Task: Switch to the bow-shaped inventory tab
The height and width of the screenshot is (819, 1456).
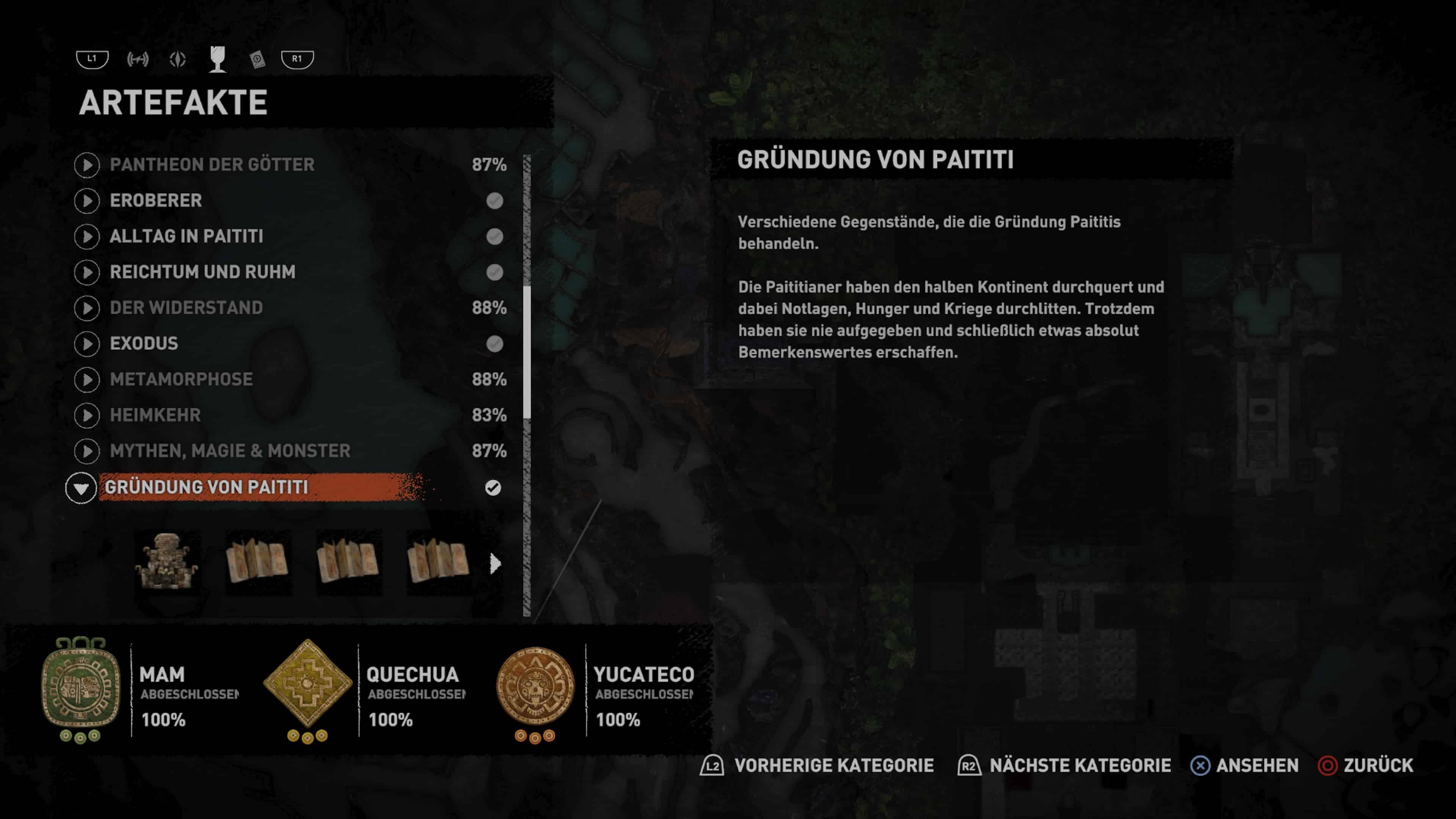Action: (137, 59)
